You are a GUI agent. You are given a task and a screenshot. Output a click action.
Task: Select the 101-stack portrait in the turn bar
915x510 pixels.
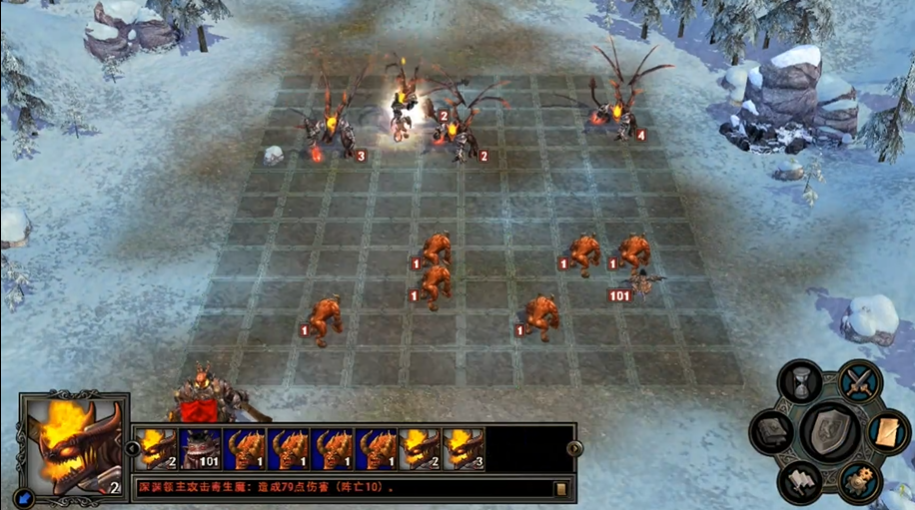coord(200,449)
